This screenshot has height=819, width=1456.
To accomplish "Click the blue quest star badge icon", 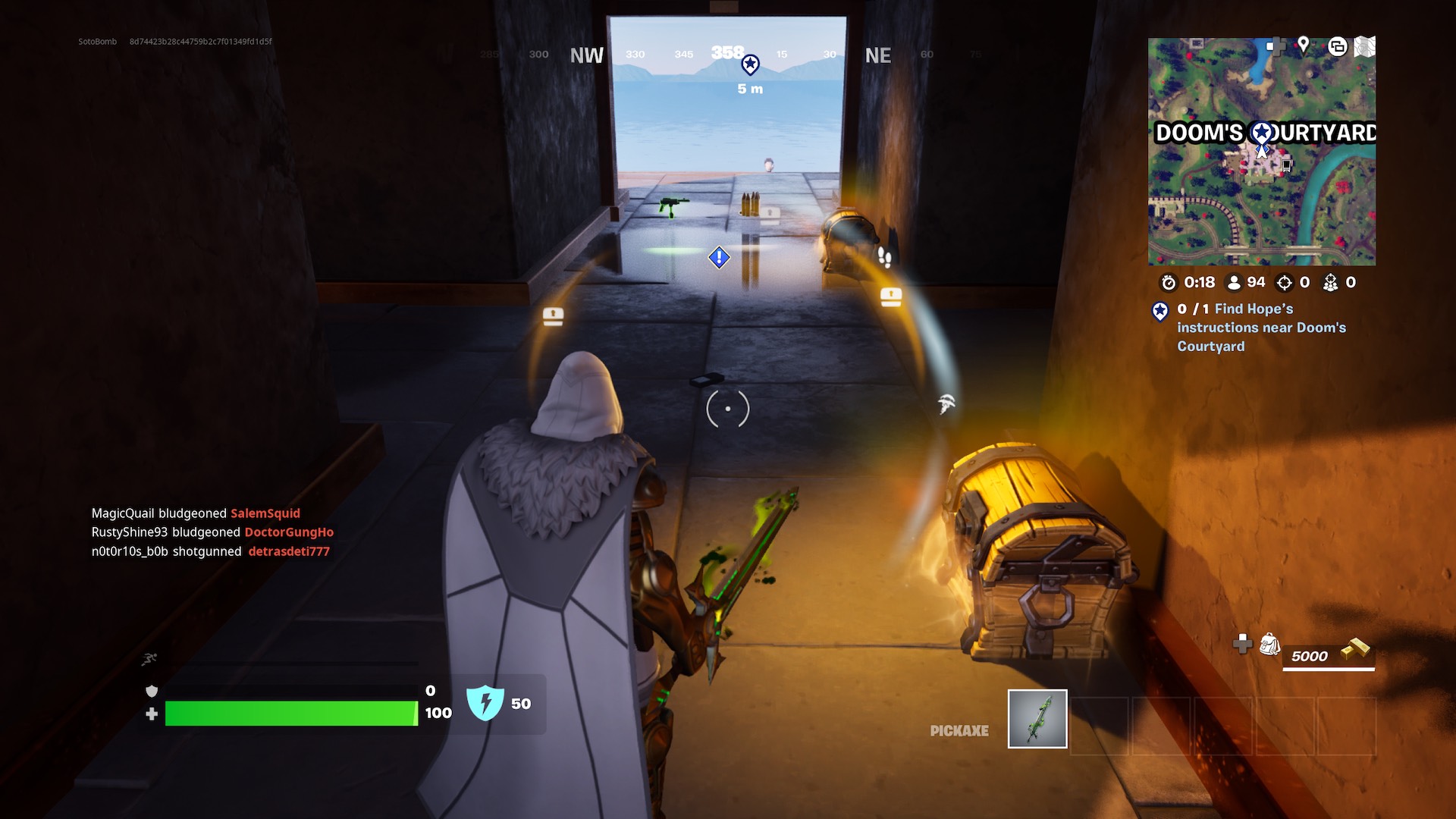I will click(1159, 309).
